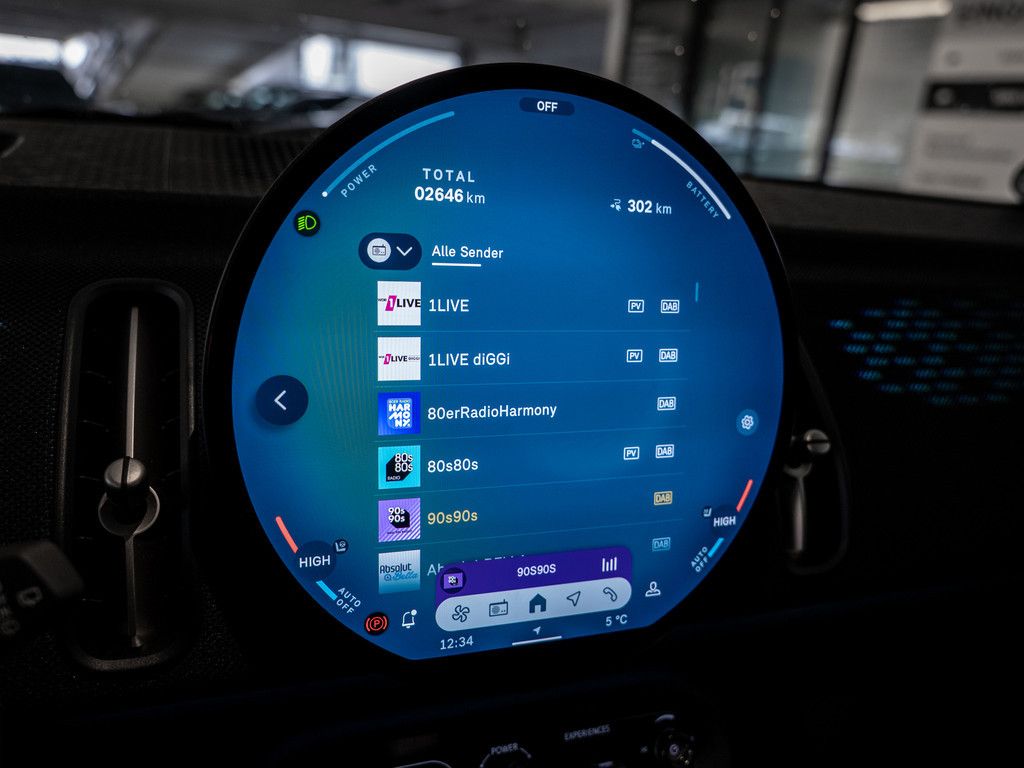Adjust the left seat HIGH temperature control
Viewport: 1024px width, 768px height.
(315, 561)
